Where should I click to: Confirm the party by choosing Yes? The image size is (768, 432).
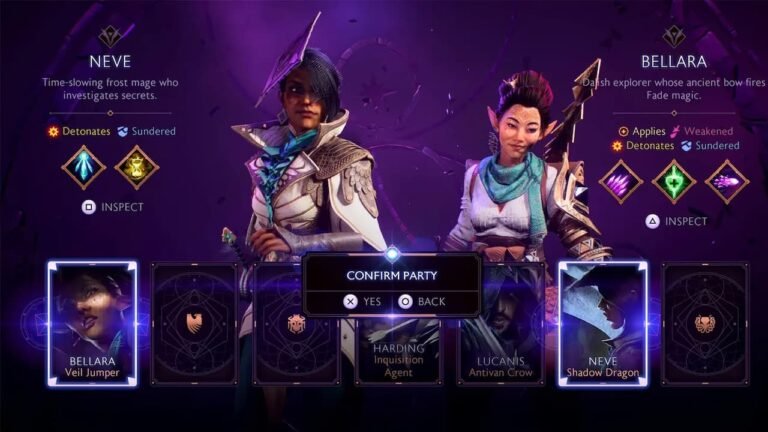(361, 300)
